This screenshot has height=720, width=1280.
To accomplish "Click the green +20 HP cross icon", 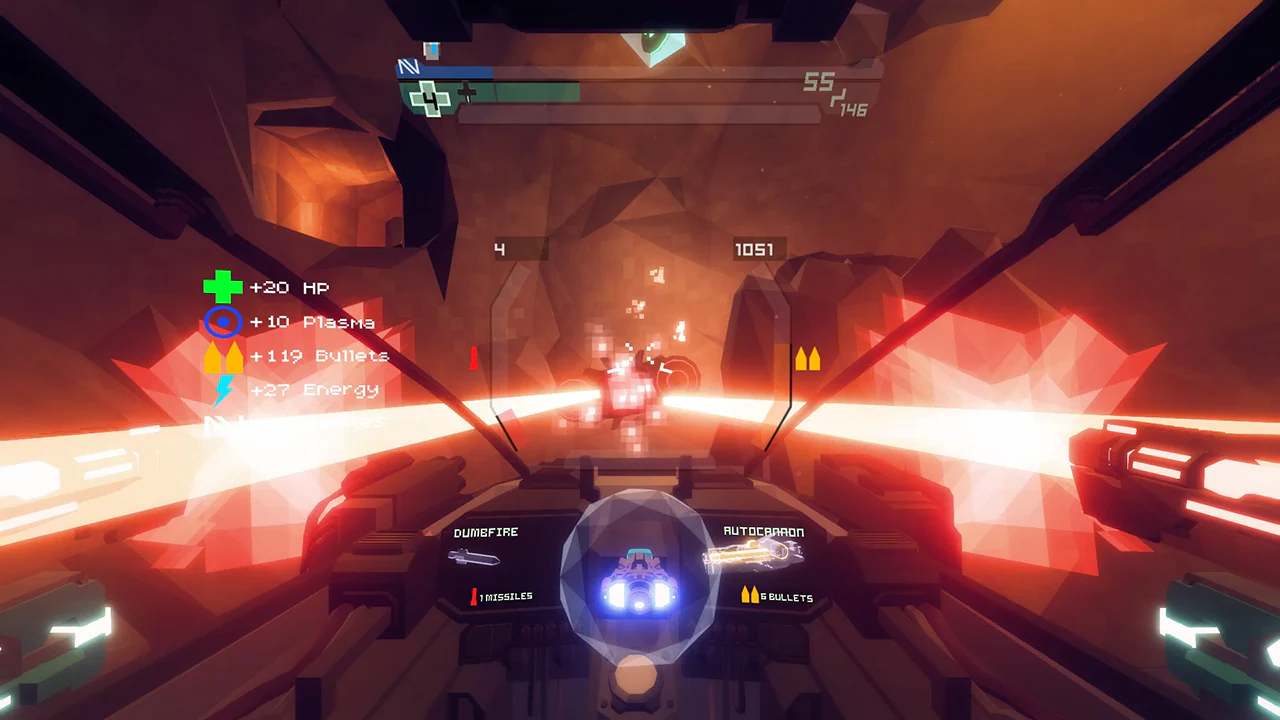I will coord(222,287).
